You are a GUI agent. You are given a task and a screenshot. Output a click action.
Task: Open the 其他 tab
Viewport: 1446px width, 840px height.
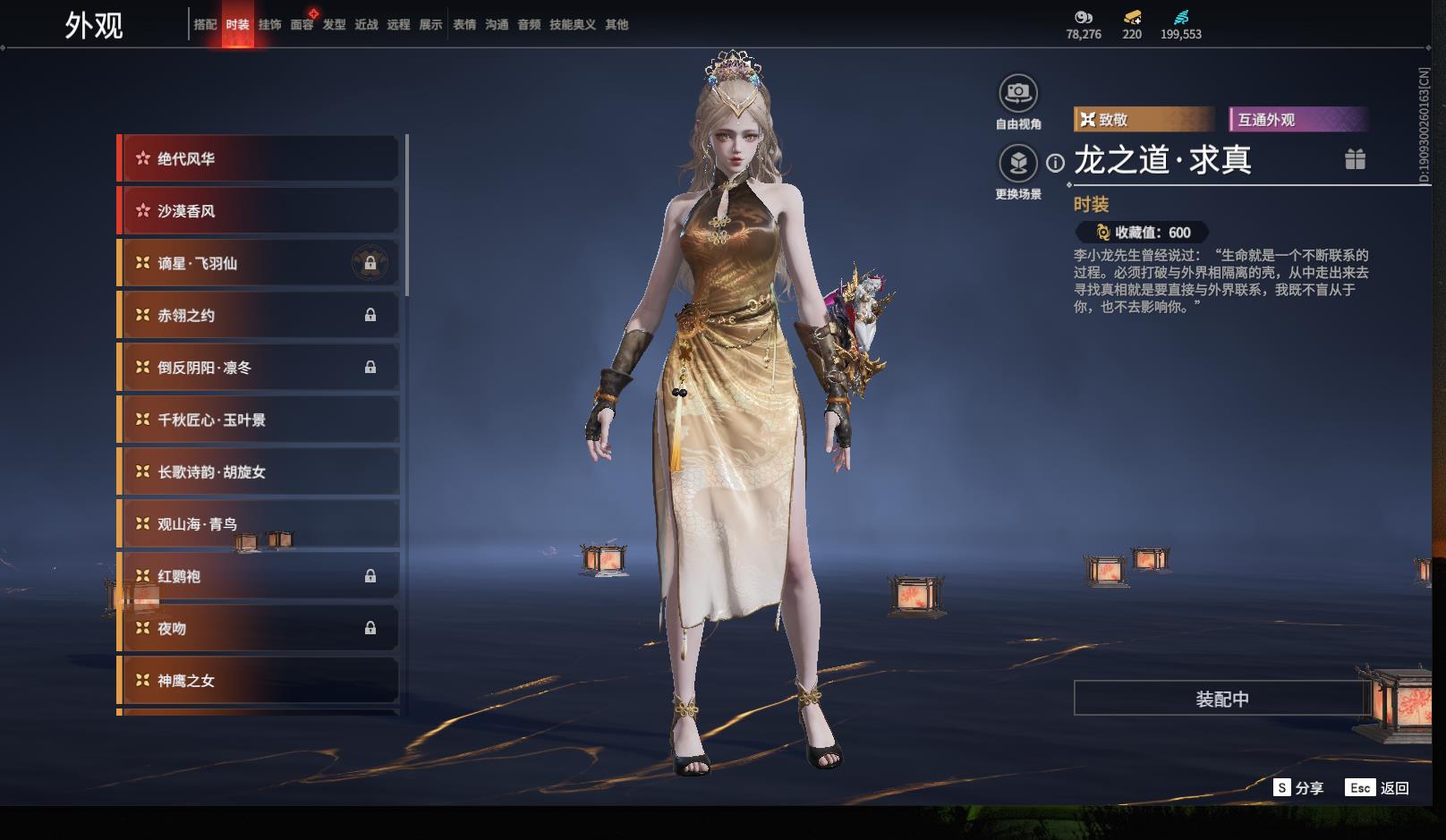(617, 25)
